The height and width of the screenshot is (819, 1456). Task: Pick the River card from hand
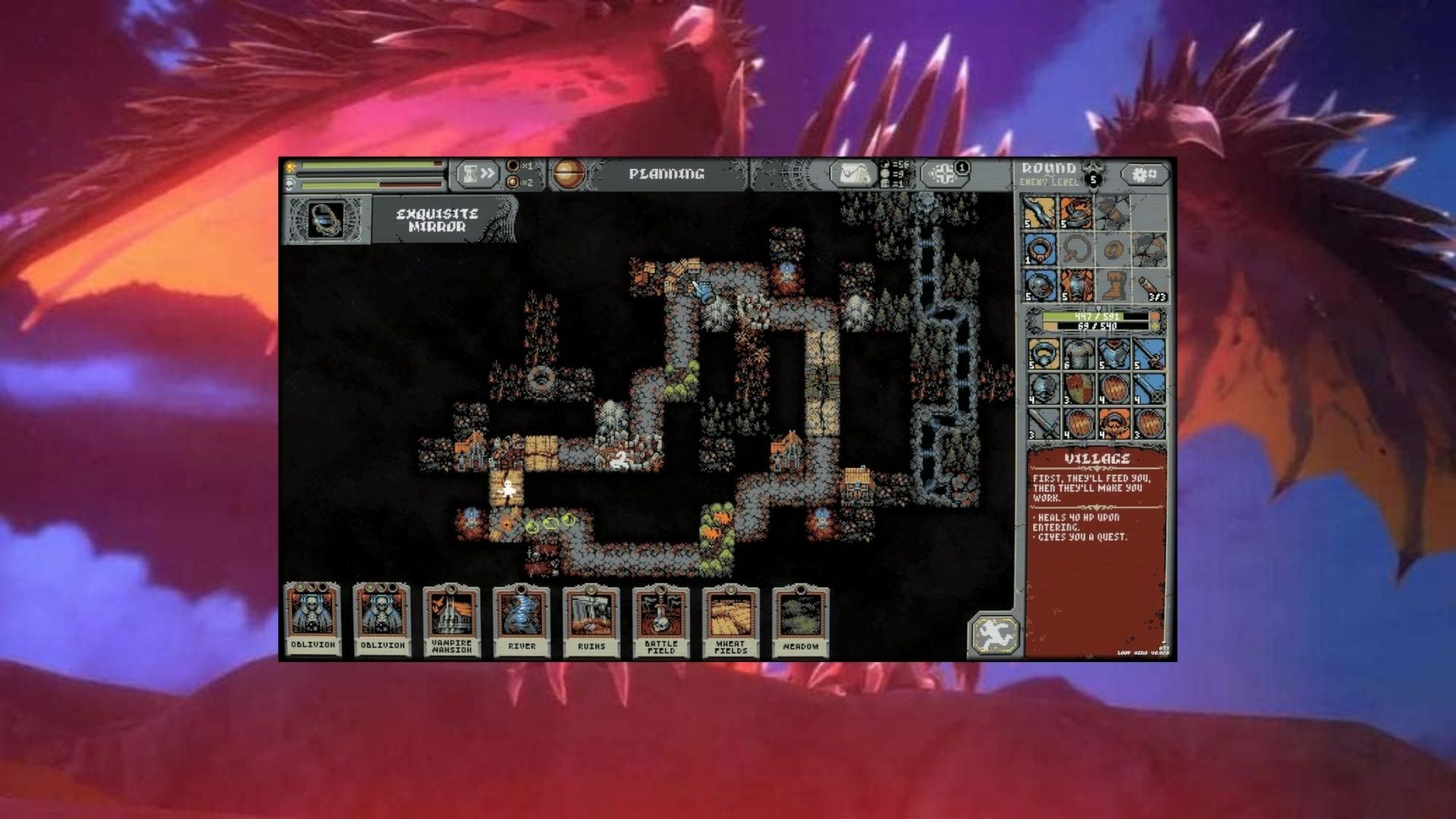point(522,620)
